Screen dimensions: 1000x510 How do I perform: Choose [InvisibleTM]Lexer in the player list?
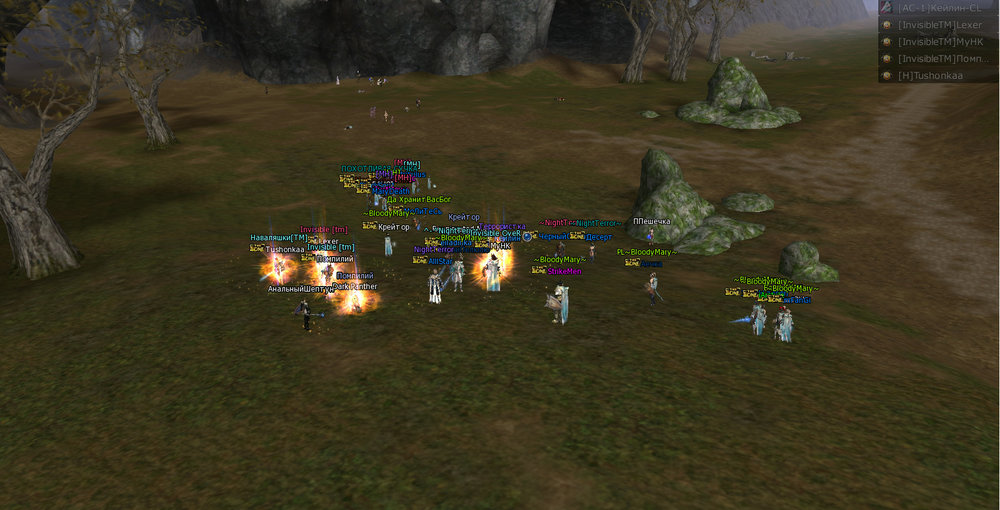[x=938, y=24]
